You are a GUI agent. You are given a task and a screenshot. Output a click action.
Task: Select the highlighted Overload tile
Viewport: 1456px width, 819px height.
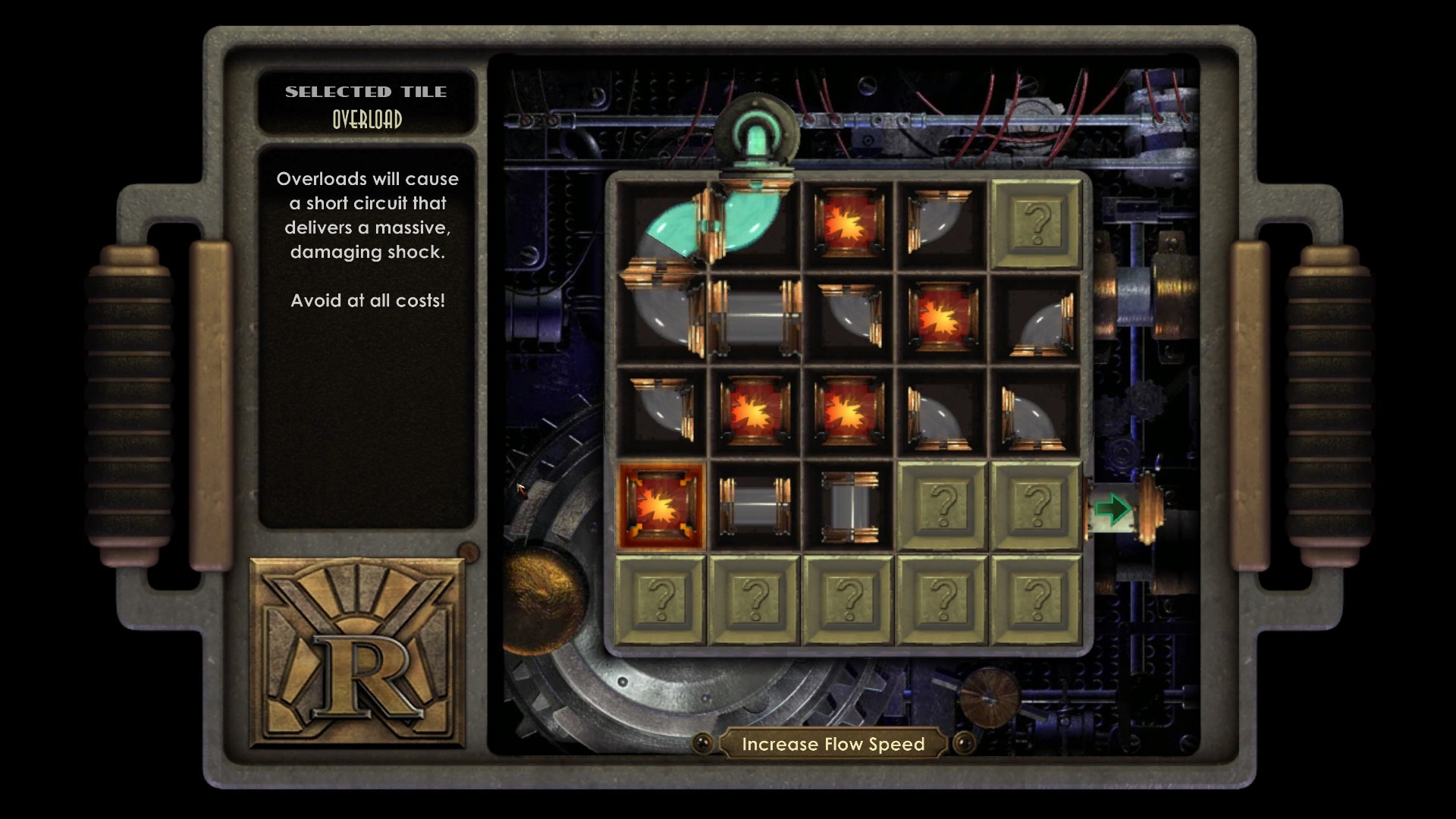click(x=661, y=506)
